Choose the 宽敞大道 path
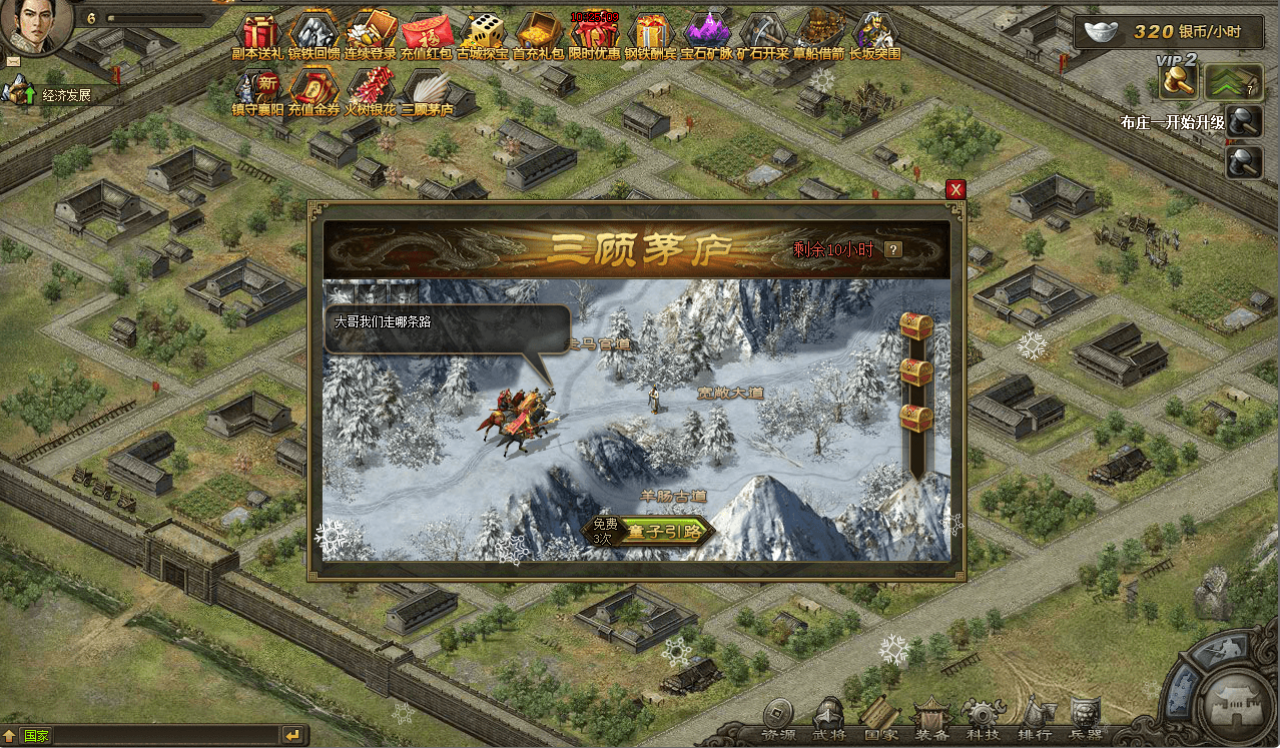 pos(730,393)
